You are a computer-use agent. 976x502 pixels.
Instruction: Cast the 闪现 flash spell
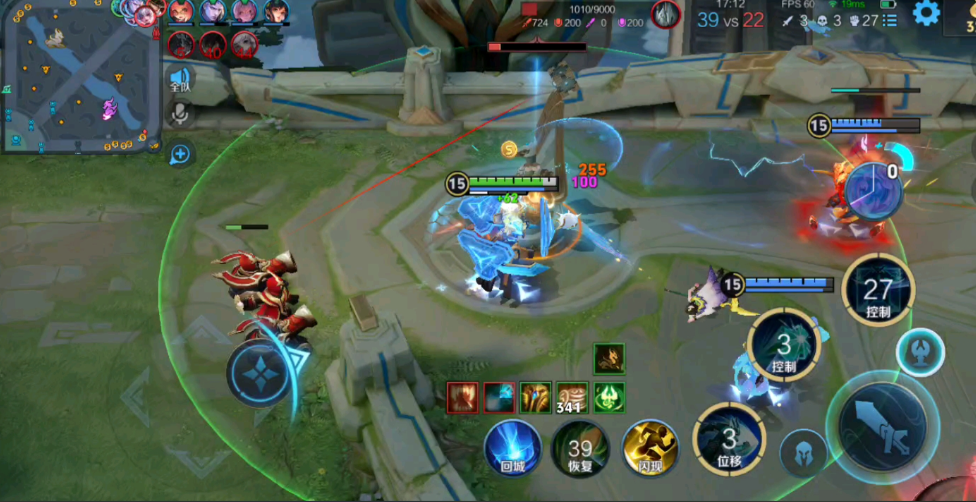650,447
